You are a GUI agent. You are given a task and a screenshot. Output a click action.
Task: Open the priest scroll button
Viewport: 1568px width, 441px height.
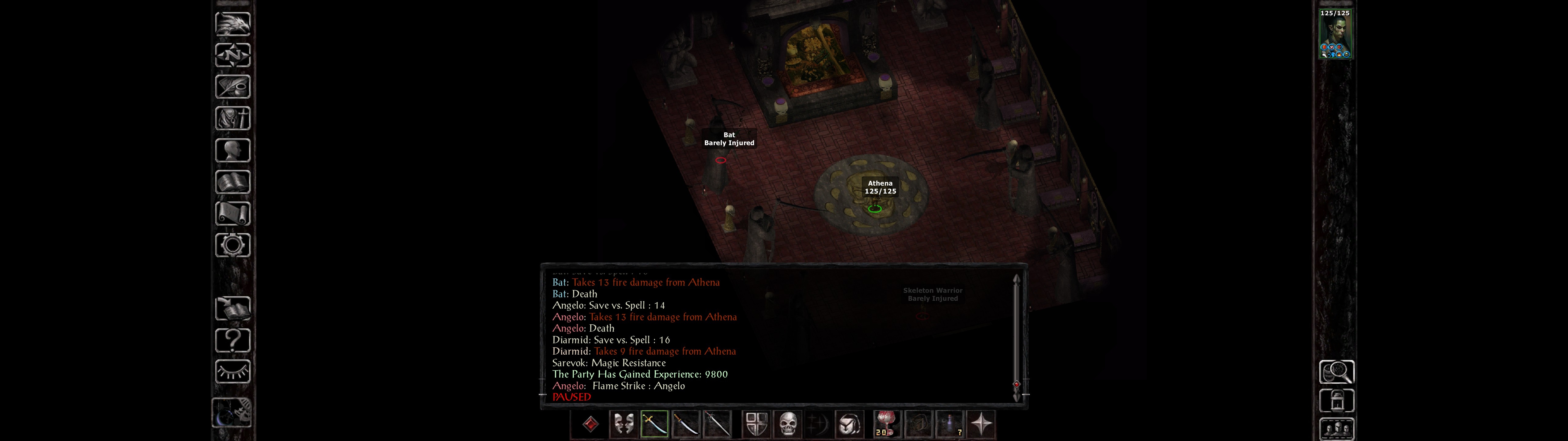[x=232, y=213]
